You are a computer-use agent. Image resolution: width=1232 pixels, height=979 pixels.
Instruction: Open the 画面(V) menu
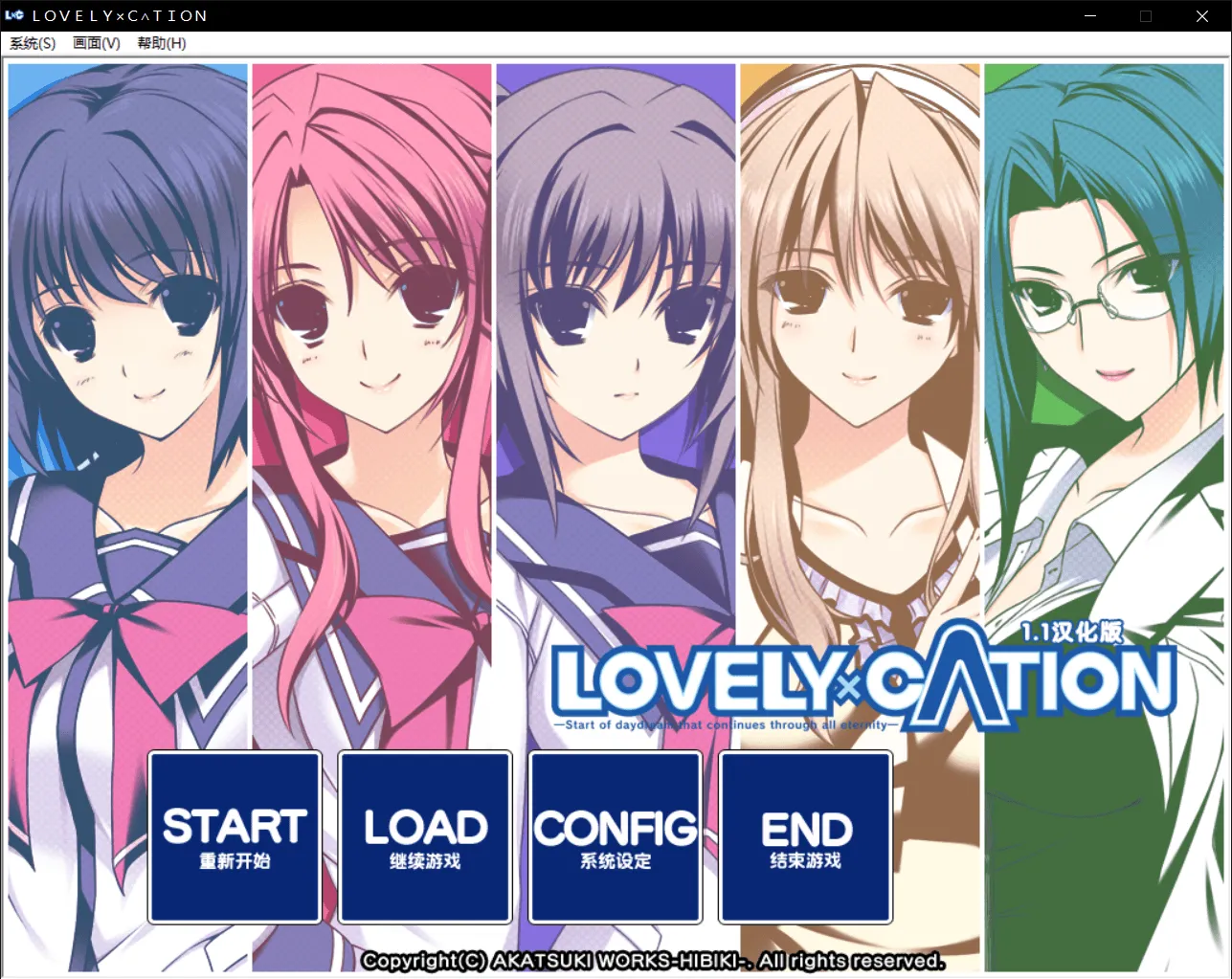pos(96,43)
